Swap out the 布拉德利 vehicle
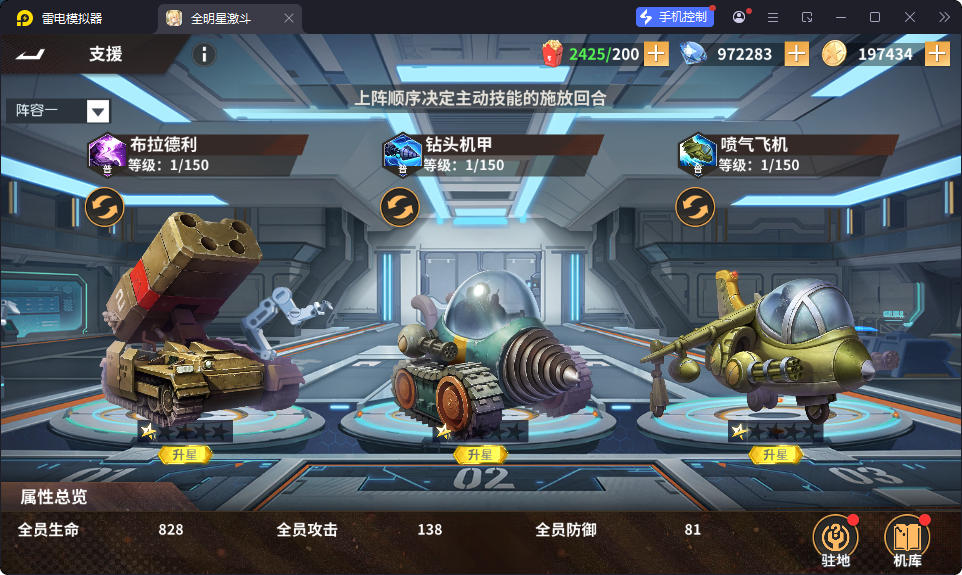The height and width of the screenshot is (575, 962). (105, 207)
